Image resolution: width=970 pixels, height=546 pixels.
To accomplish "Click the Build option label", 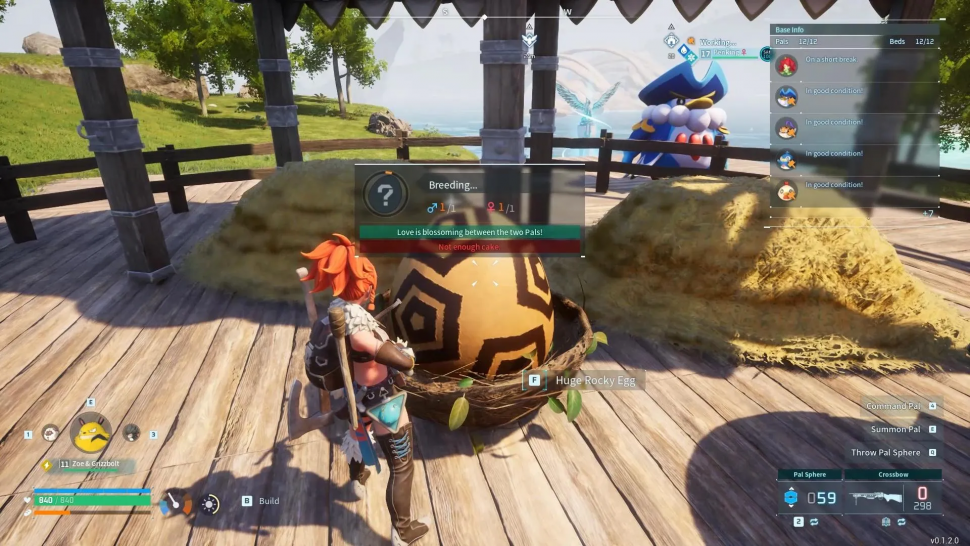I will (269, 501).
